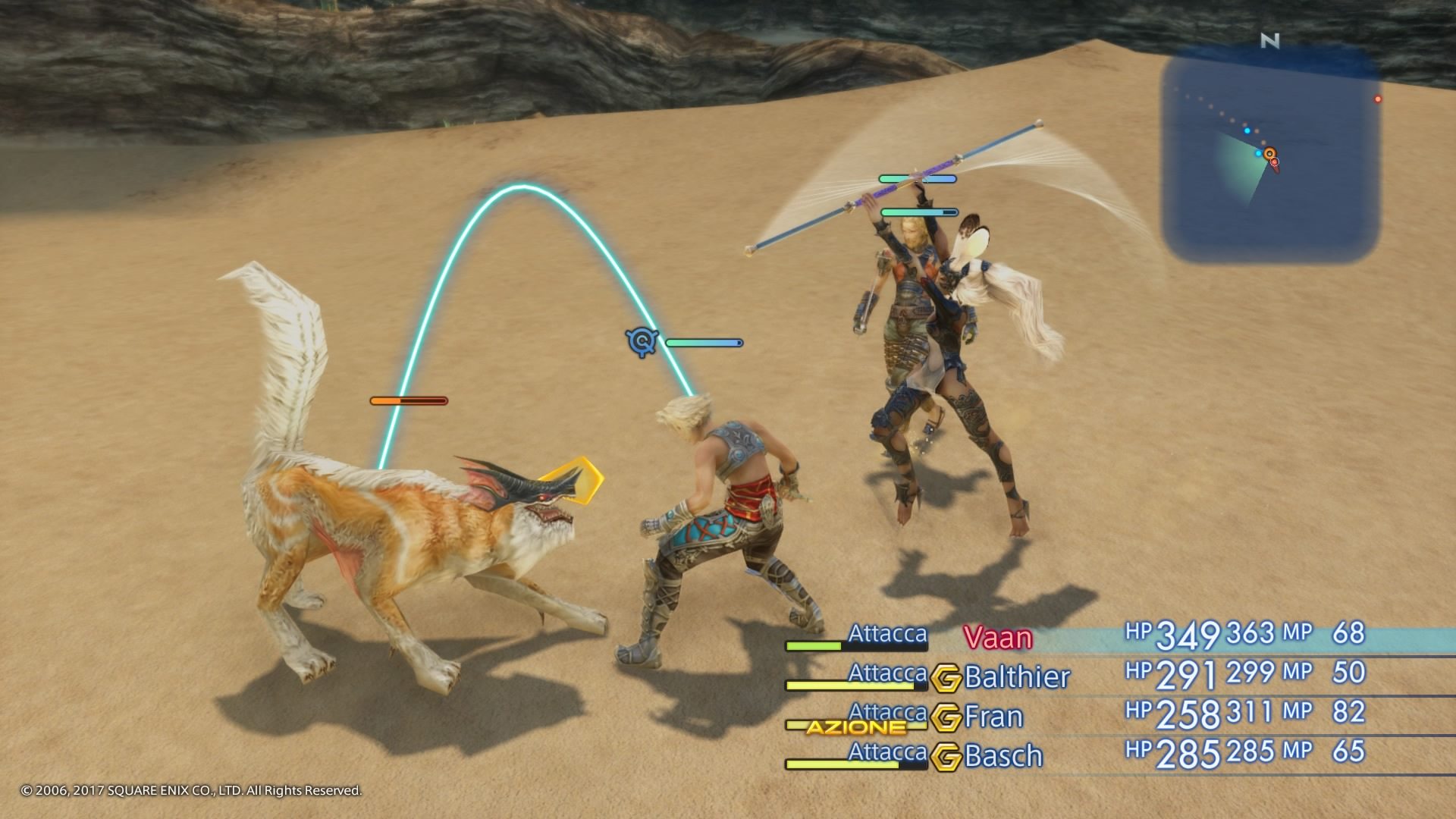The height and width of the screenshot is (819, 1456).
Task: Open the minimap in the corner
Action: (x=1271, y=152)
